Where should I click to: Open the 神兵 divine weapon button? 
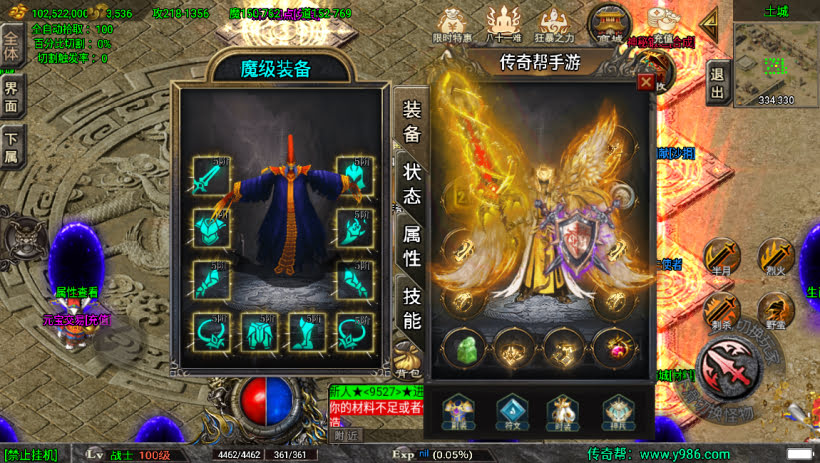(617, 409)
